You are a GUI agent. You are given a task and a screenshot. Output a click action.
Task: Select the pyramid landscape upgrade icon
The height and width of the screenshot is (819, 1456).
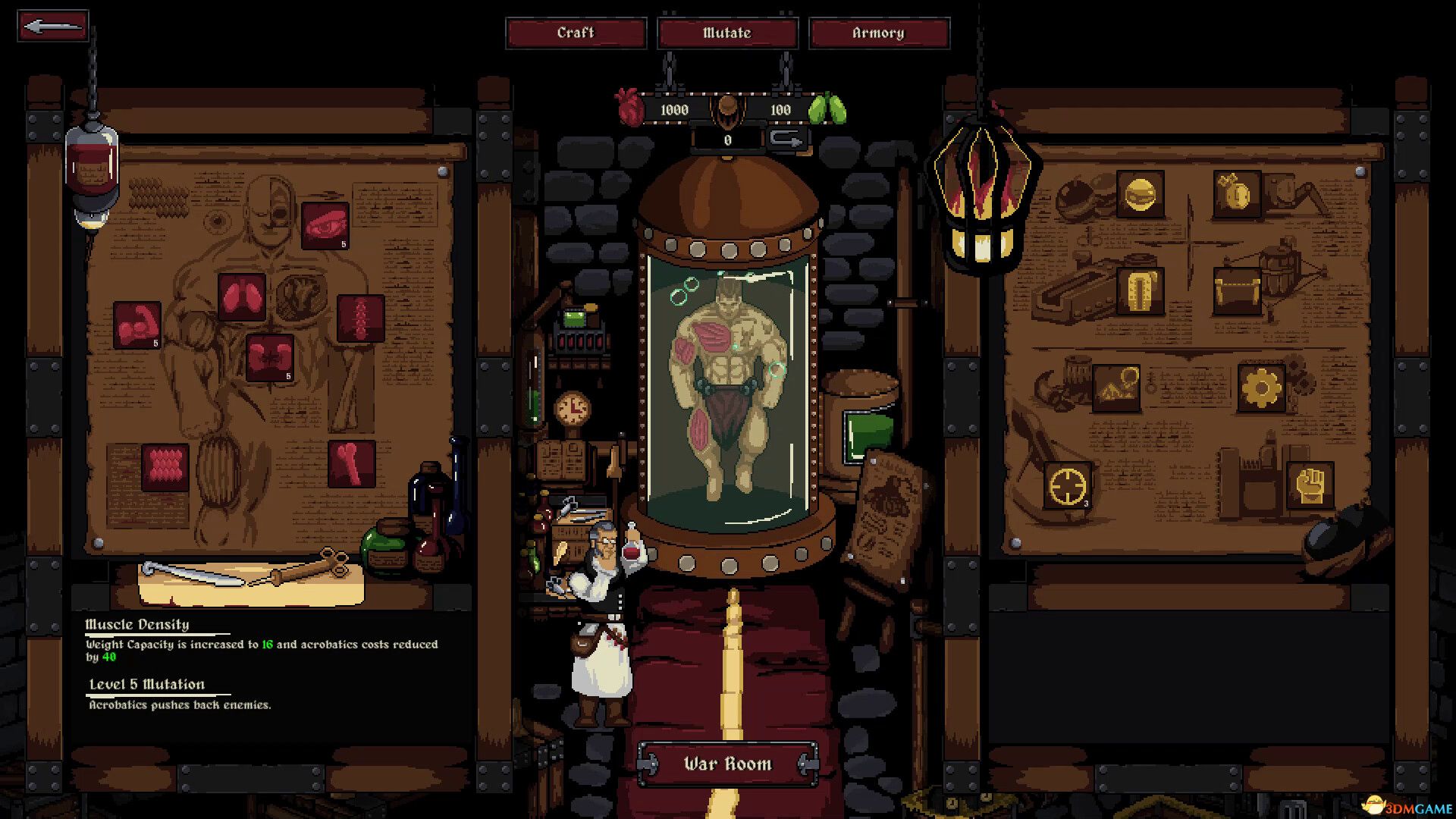point(1116,388)
